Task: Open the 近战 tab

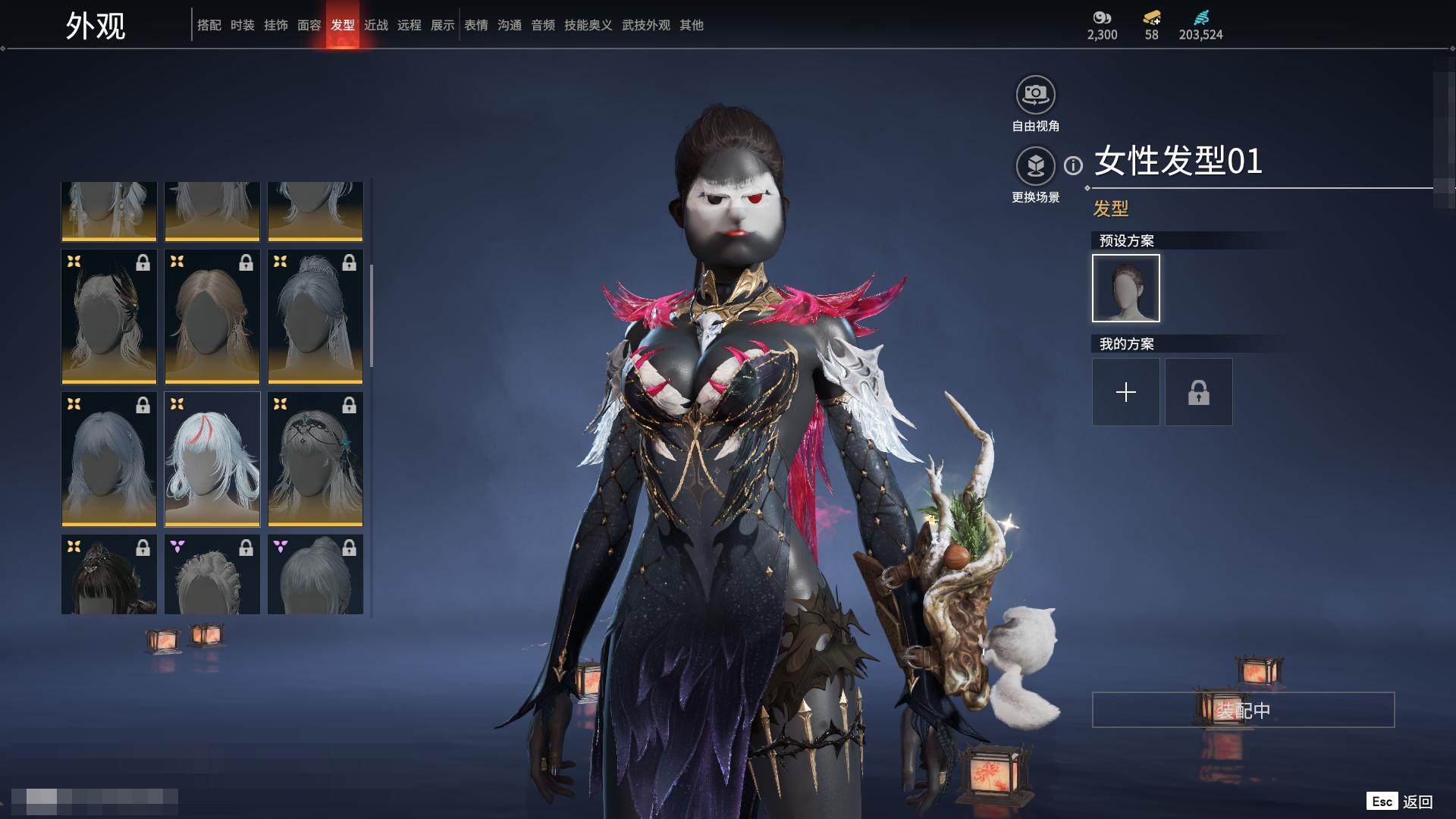Action: (376, 25)
